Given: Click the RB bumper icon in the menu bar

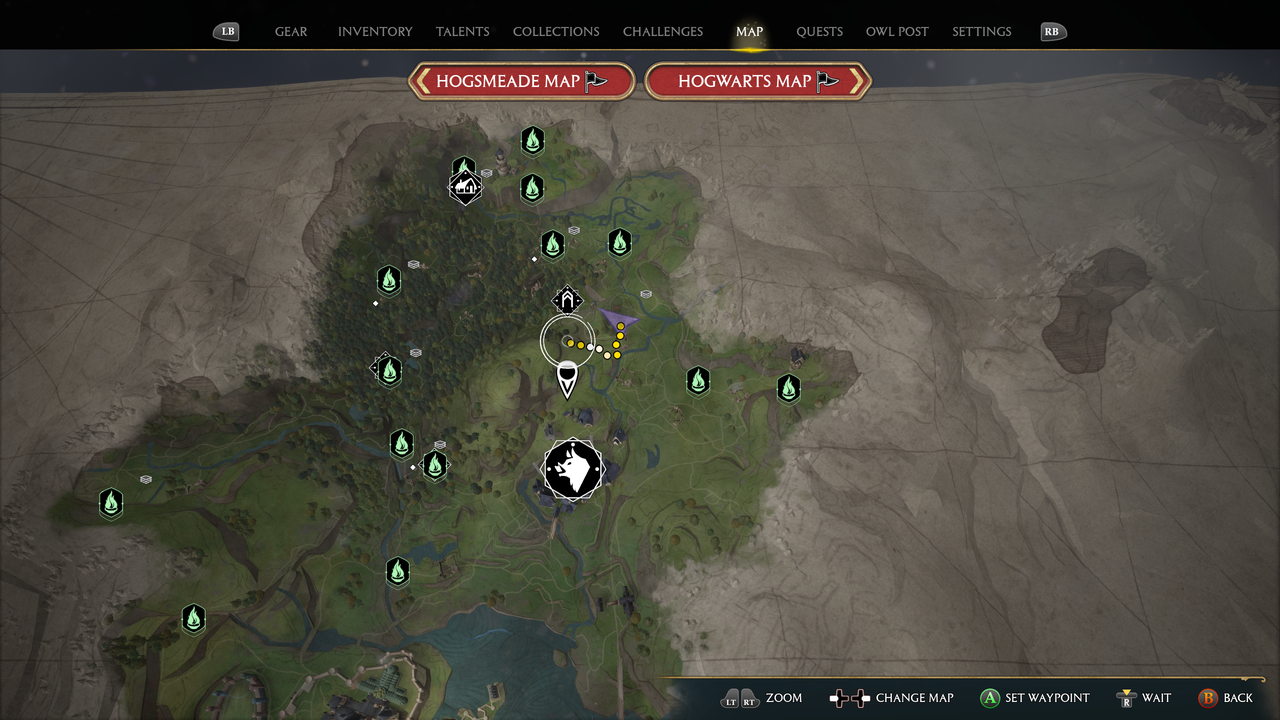Looking at the screenshot, I should [x=1052, y=31].
